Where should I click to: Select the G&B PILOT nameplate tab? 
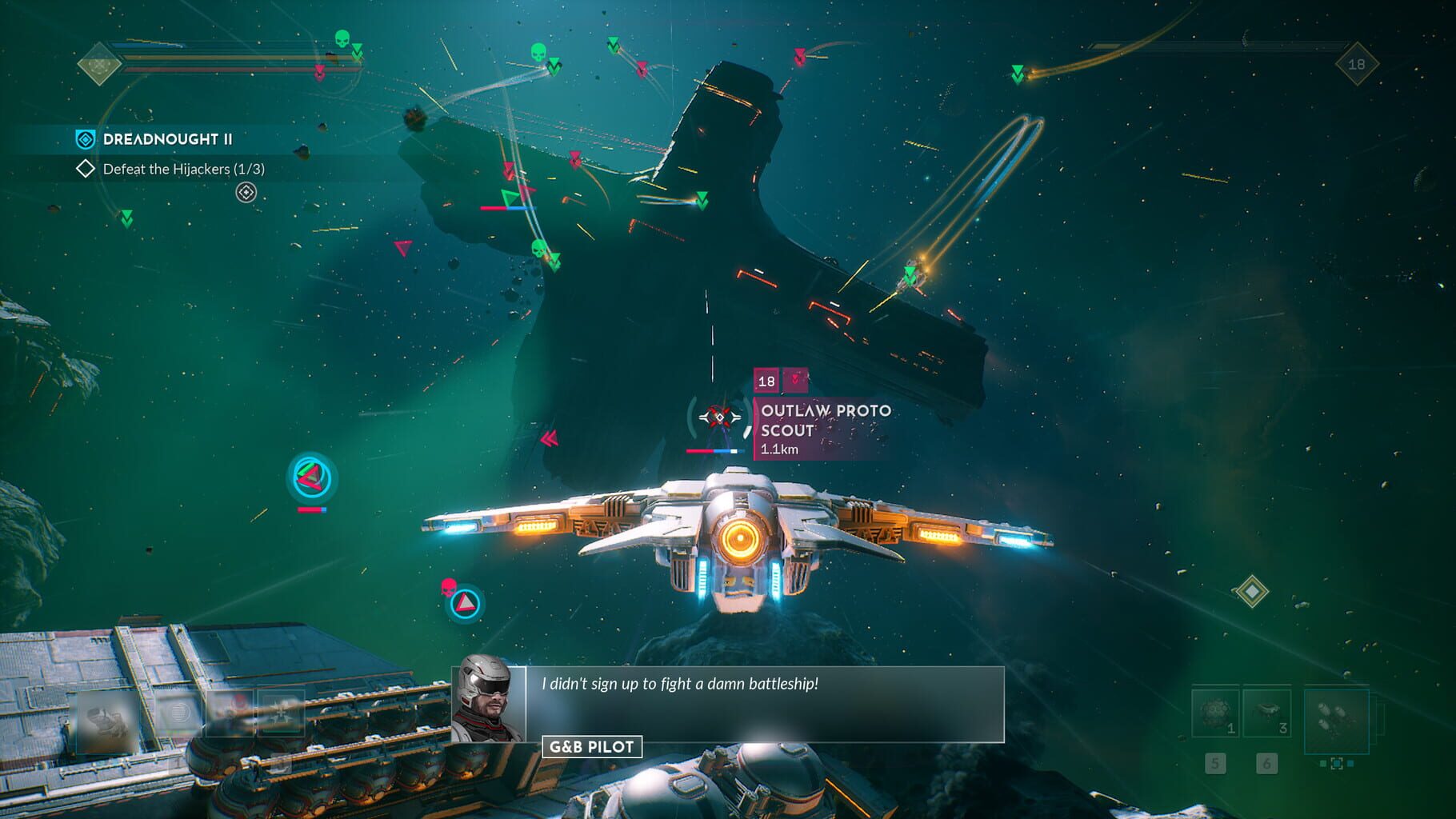tap(592, 747)
